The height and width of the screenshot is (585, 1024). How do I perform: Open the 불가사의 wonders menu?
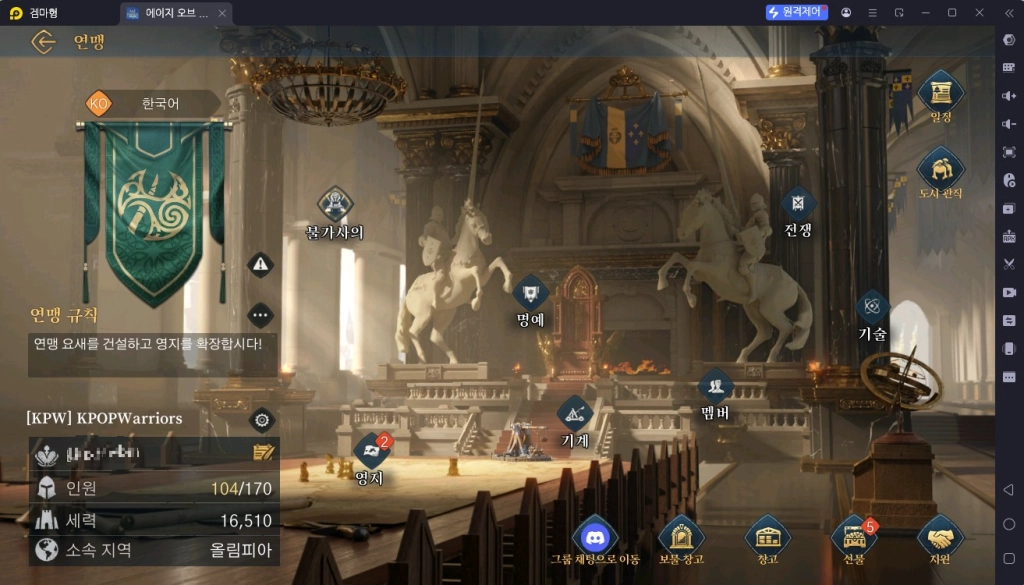coord(335,205)
